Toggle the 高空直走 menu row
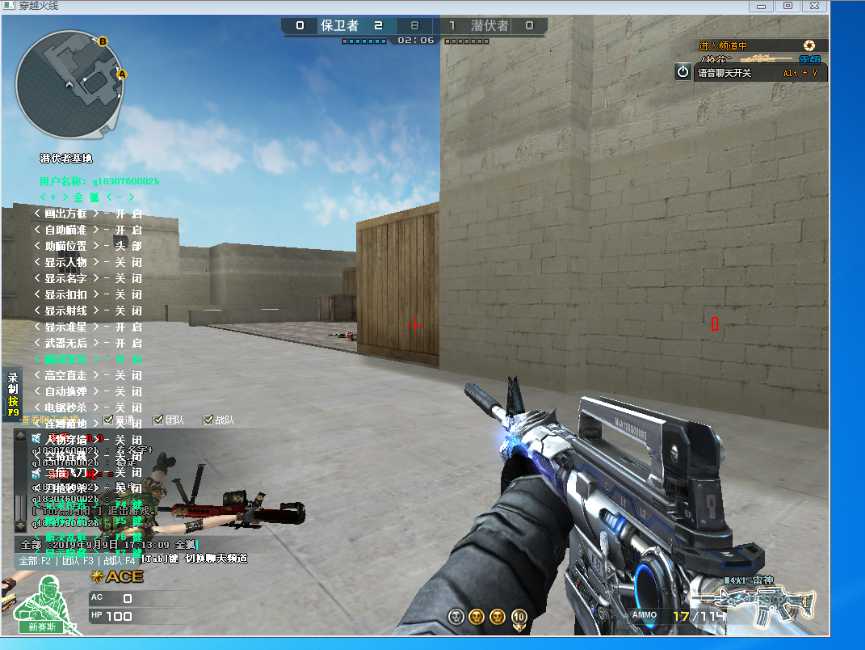The height and width of the screenshot is (650, 865). [x=88, y=375]
